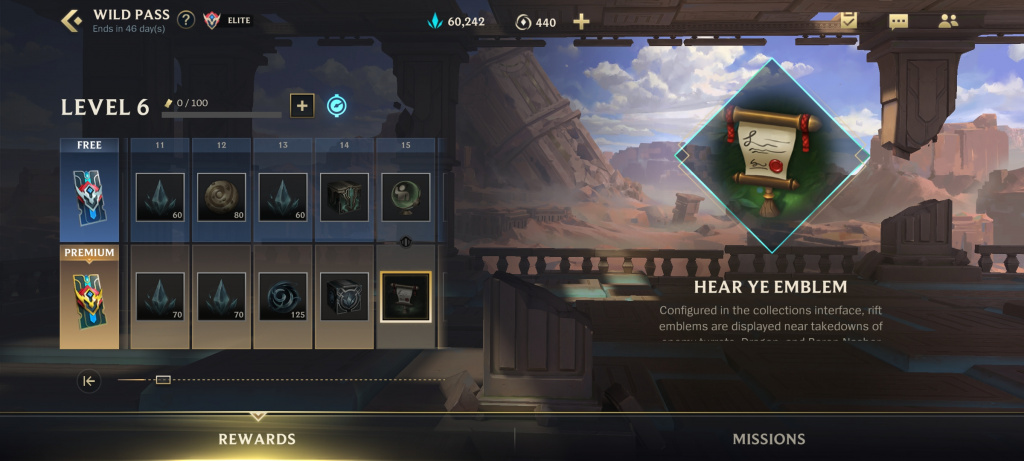Add more currency with the plus button

point(581,21)
